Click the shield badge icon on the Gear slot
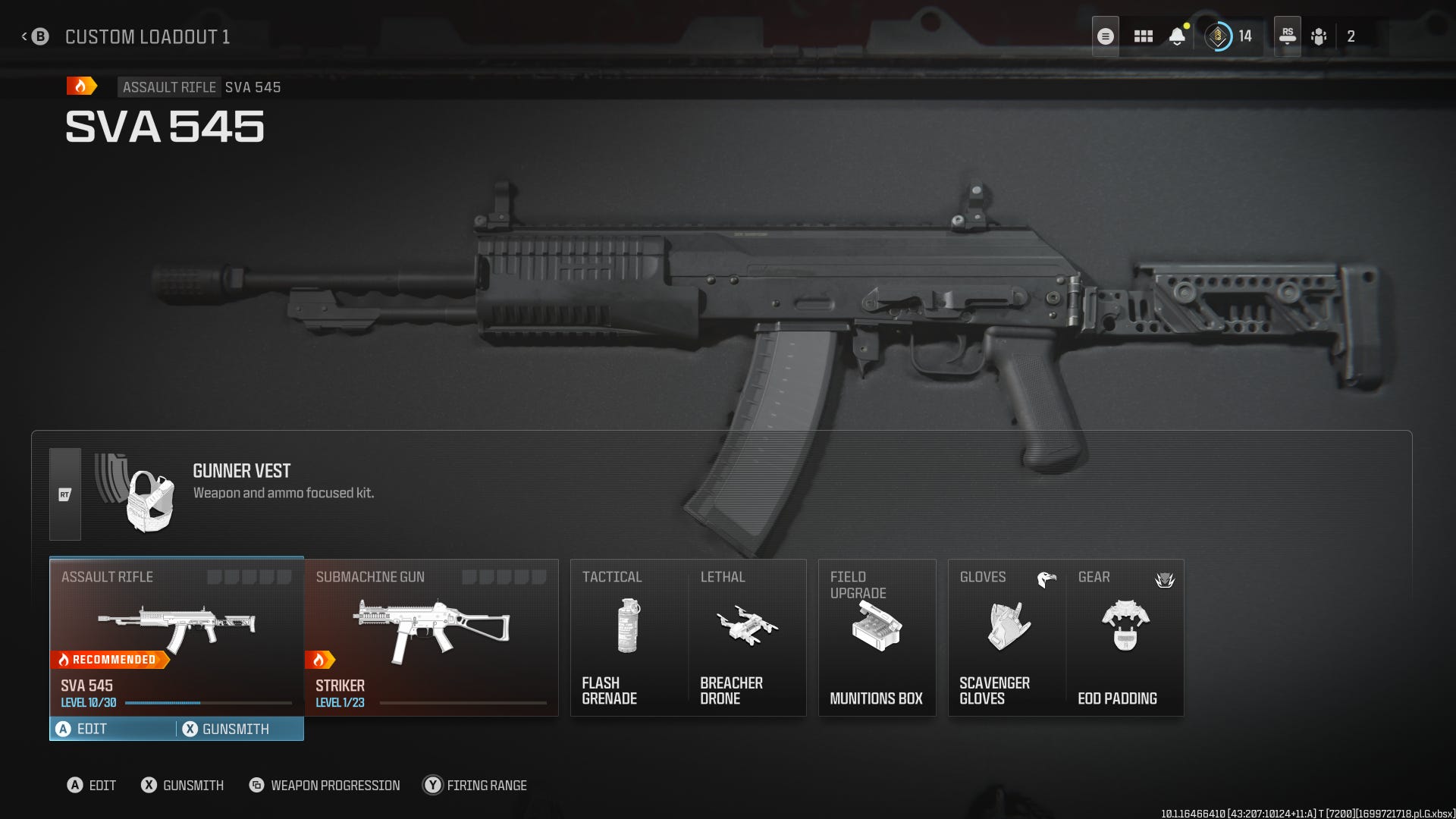This screenshot has width=1456, height=819. tap(1165, 579)
